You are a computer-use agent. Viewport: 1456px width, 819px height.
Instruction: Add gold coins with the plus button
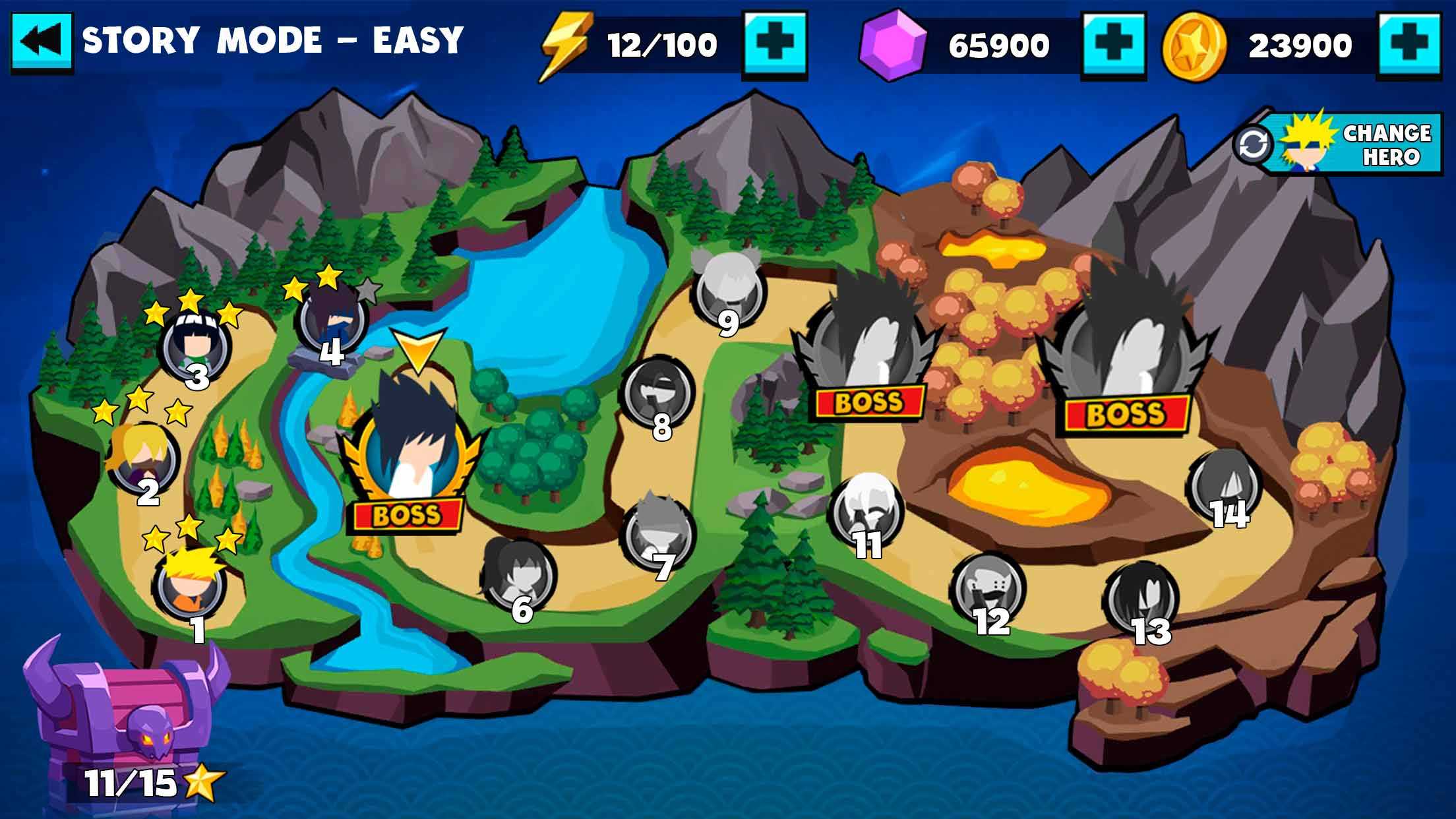click(1410, 46)
